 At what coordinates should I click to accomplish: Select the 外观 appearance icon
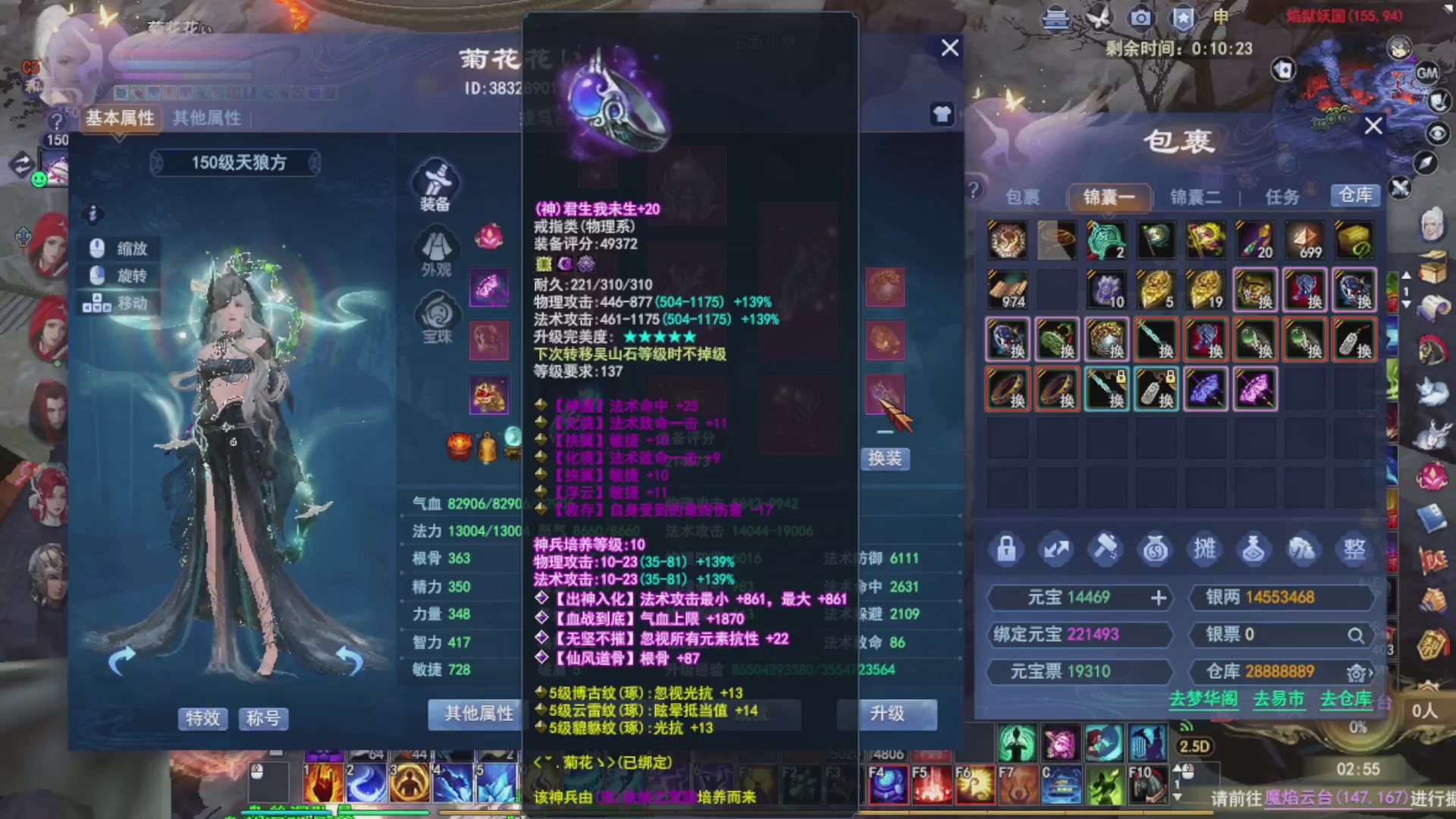tap(435, 246)
